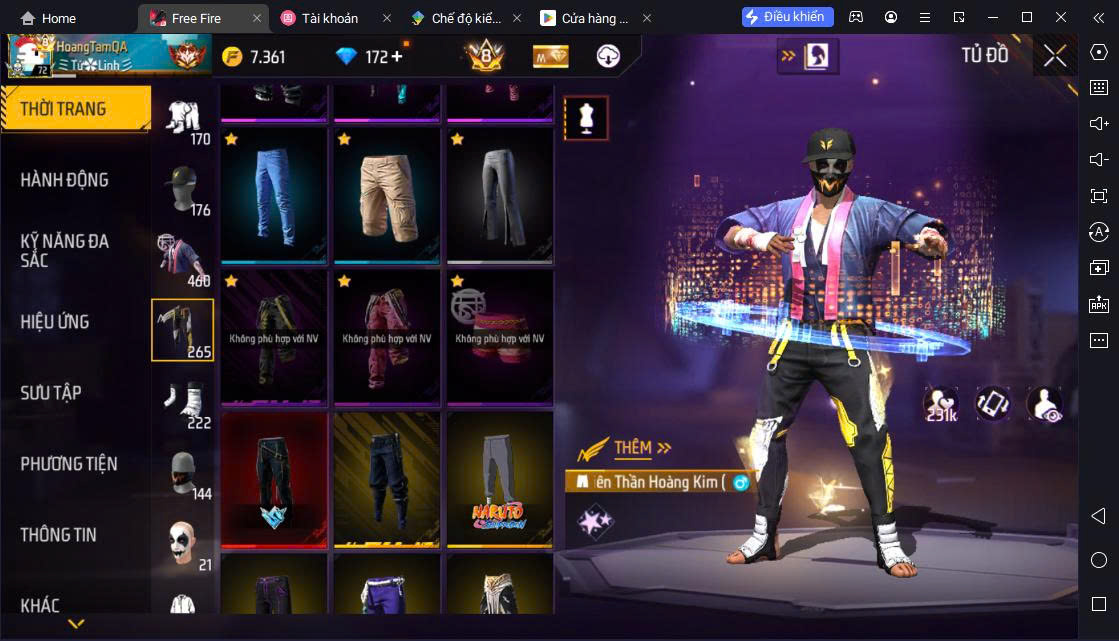
Task: Pick the gray flared pants item
Action: coord(500,196)
